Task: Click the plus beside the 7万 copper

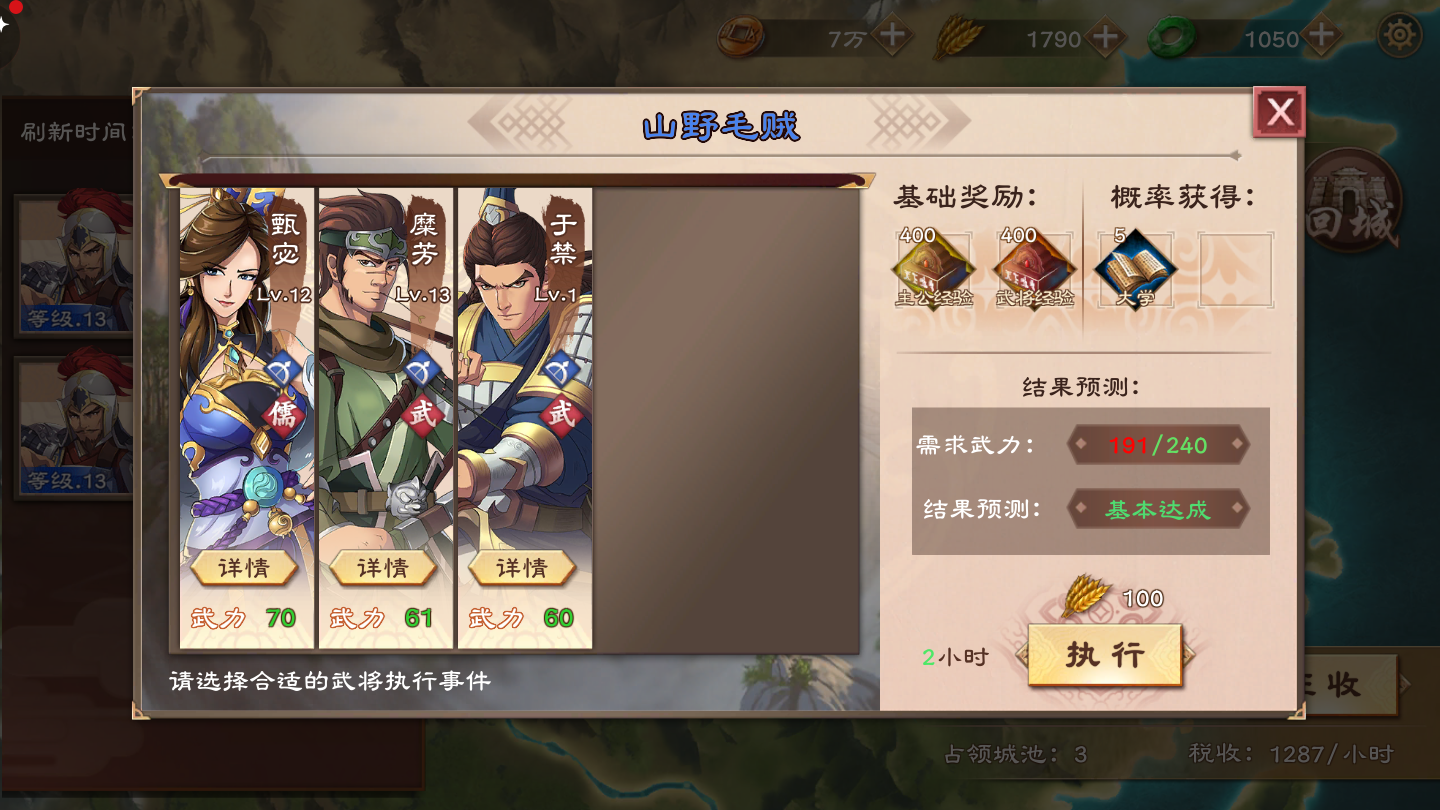Action: click(x=893, y=37)
